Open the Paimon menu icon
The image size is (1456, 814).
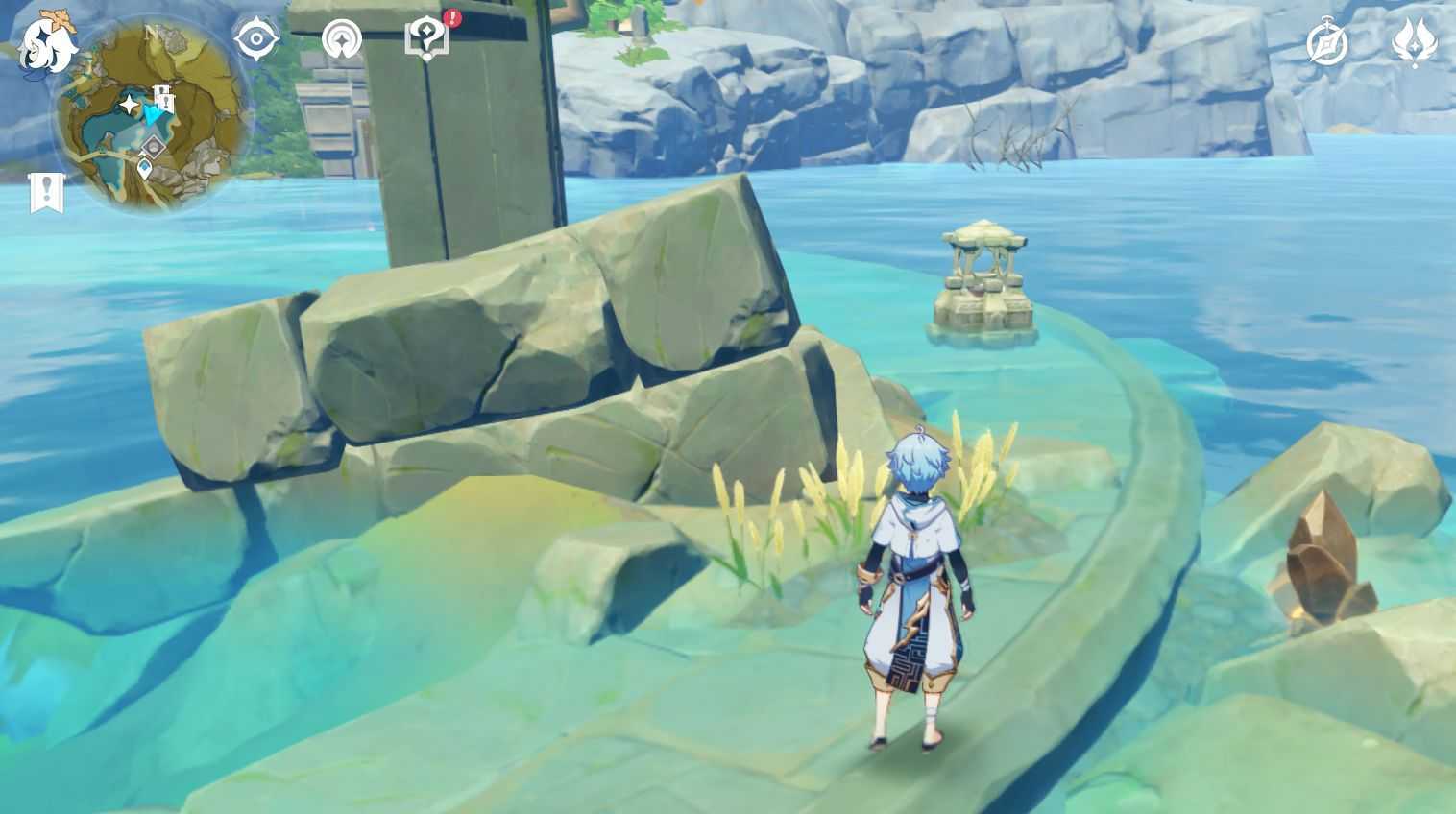point(46,42)
